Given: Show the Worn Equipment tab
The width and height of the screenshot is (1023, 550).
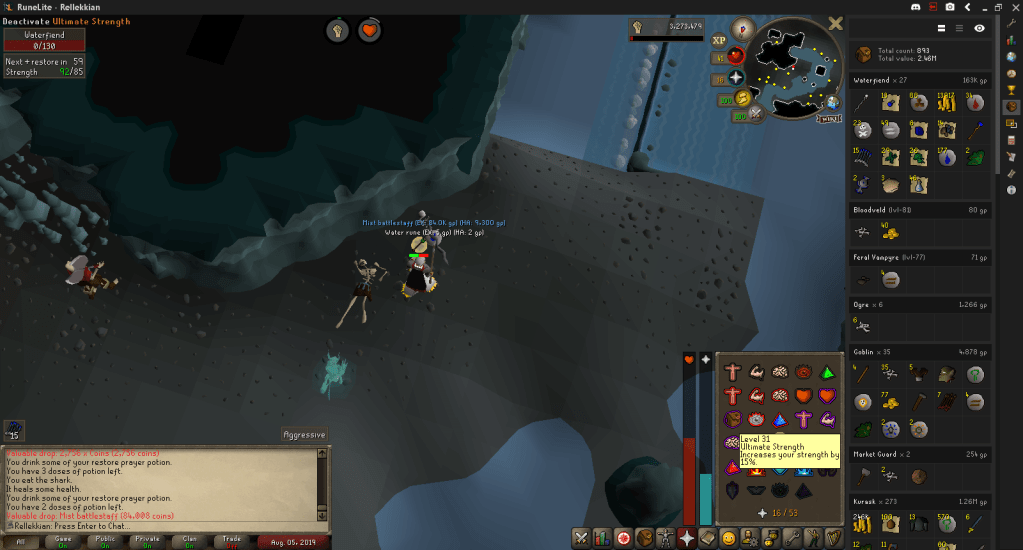Looking at the screenshot, I should [664, 539].
